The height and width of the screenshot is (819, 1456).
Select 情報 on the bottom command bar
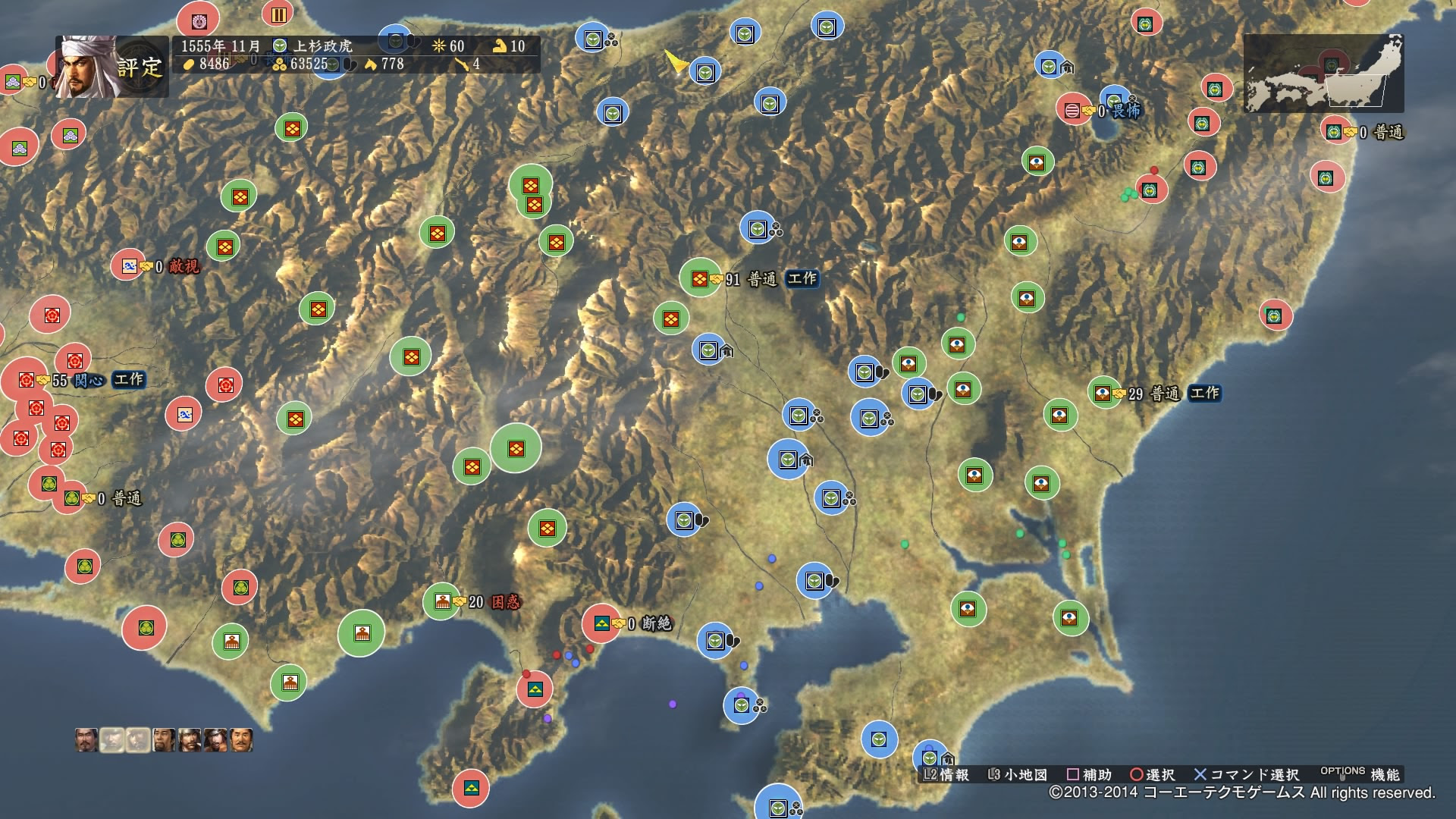pos(955,776)
